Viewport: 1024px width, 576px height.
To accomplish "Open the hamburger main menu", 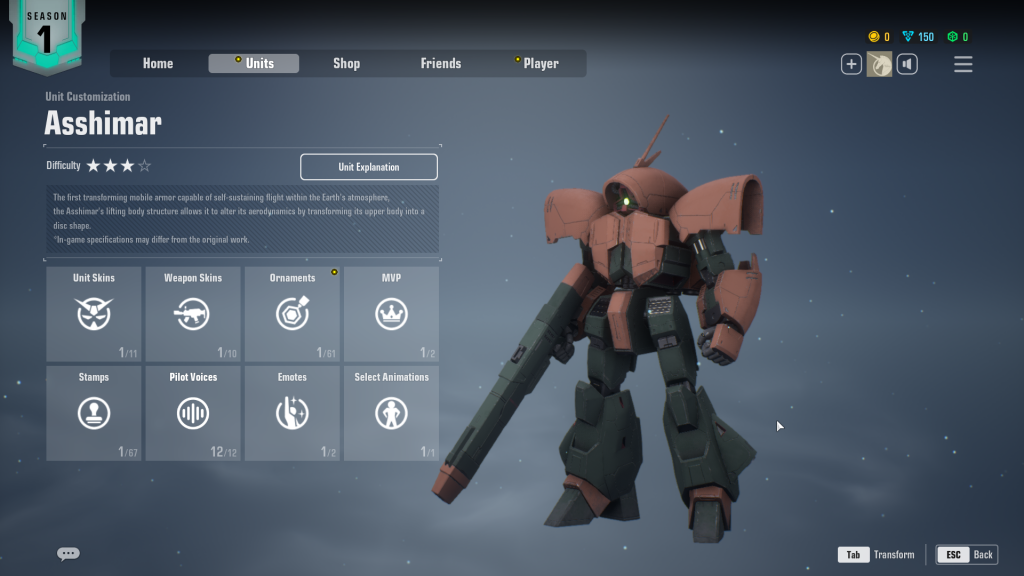I will (963, 65).
